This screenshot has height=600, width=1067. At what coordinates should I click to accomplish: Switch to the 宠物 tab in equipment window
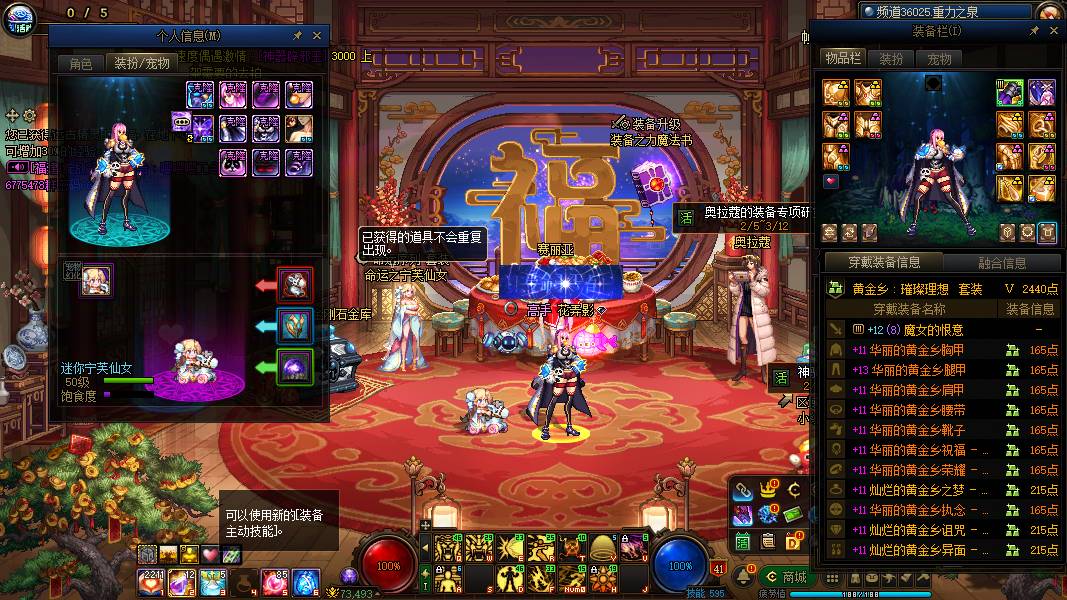click(x=939, y=59)
